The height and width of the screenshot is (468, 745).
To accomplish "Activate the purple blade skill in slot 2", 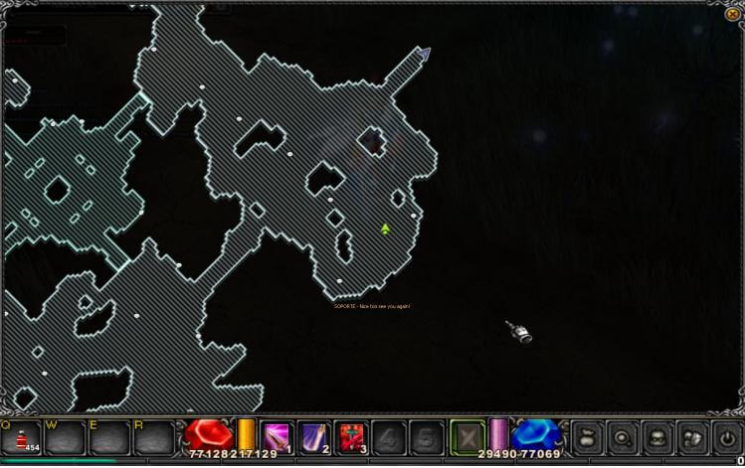I will click(x=314, y=437).
